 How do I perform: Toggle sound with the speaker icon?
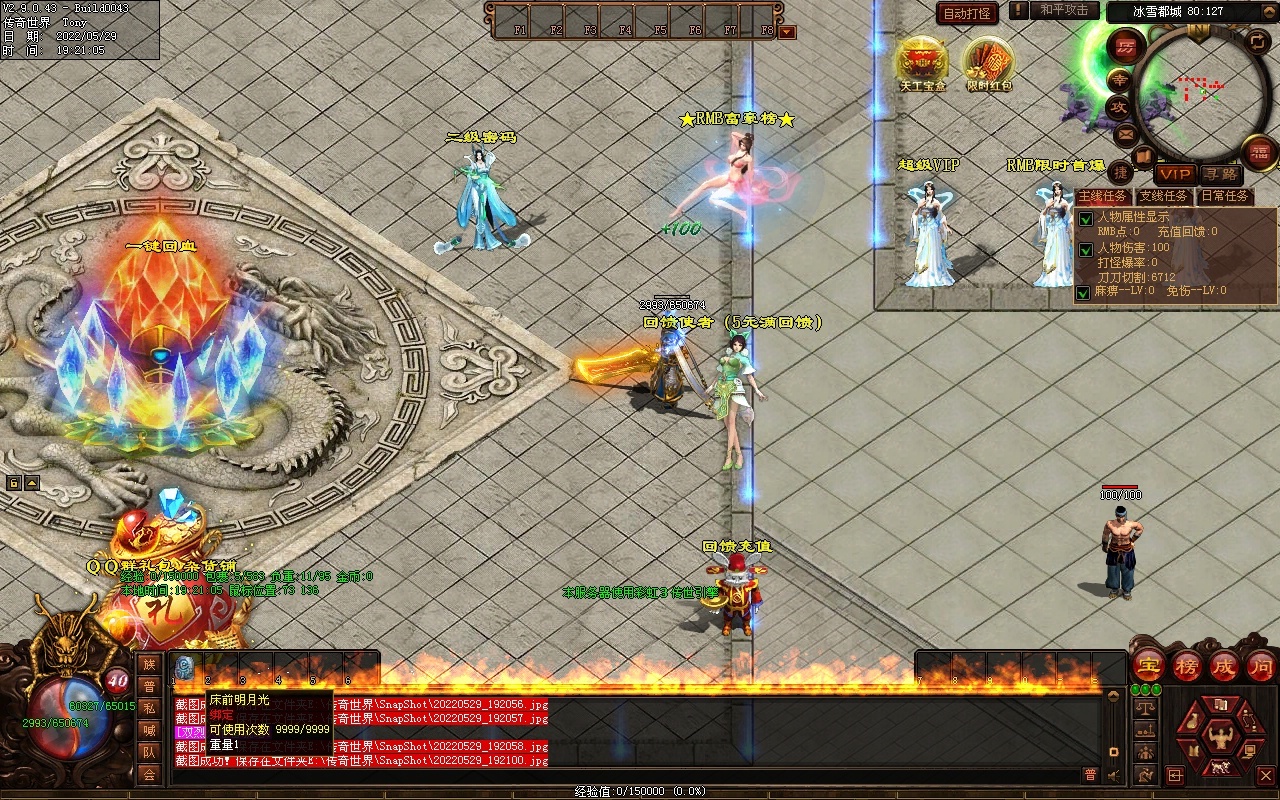[x=1115, y=775]
